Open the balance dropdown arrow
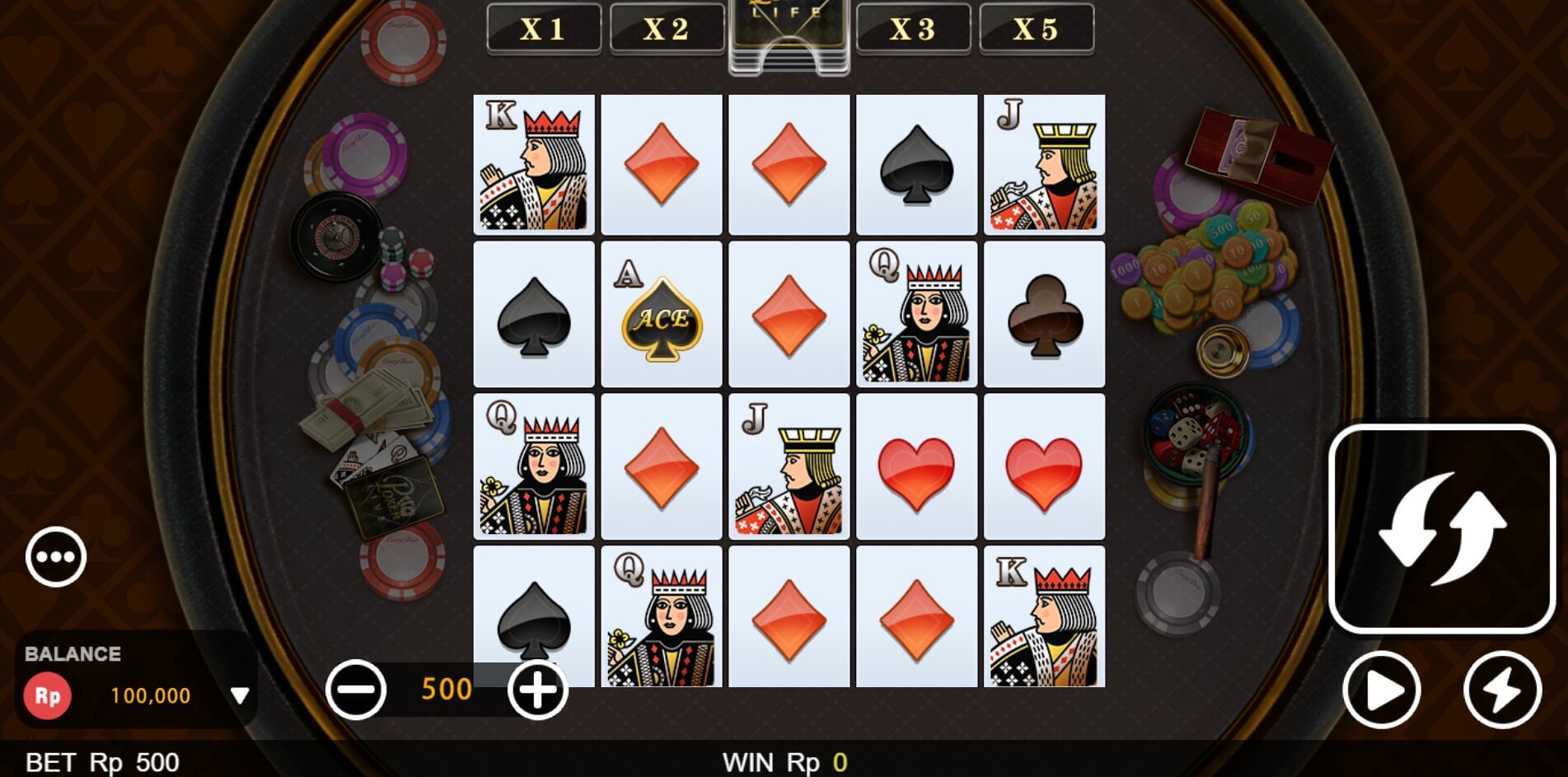 click(x=240, y=695)
